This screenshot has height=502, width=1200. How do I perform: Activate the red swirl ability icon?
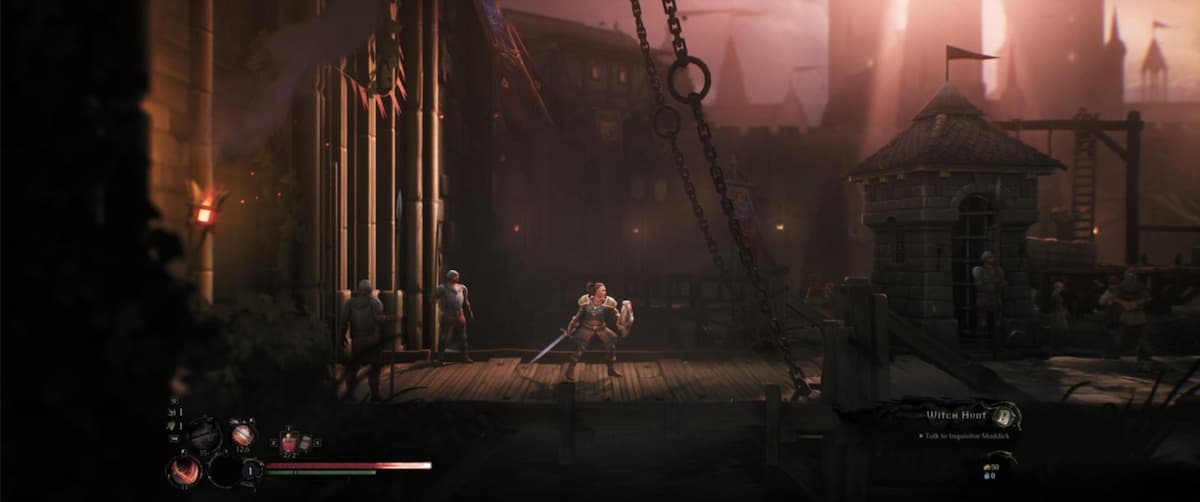(x=184, y=469)
